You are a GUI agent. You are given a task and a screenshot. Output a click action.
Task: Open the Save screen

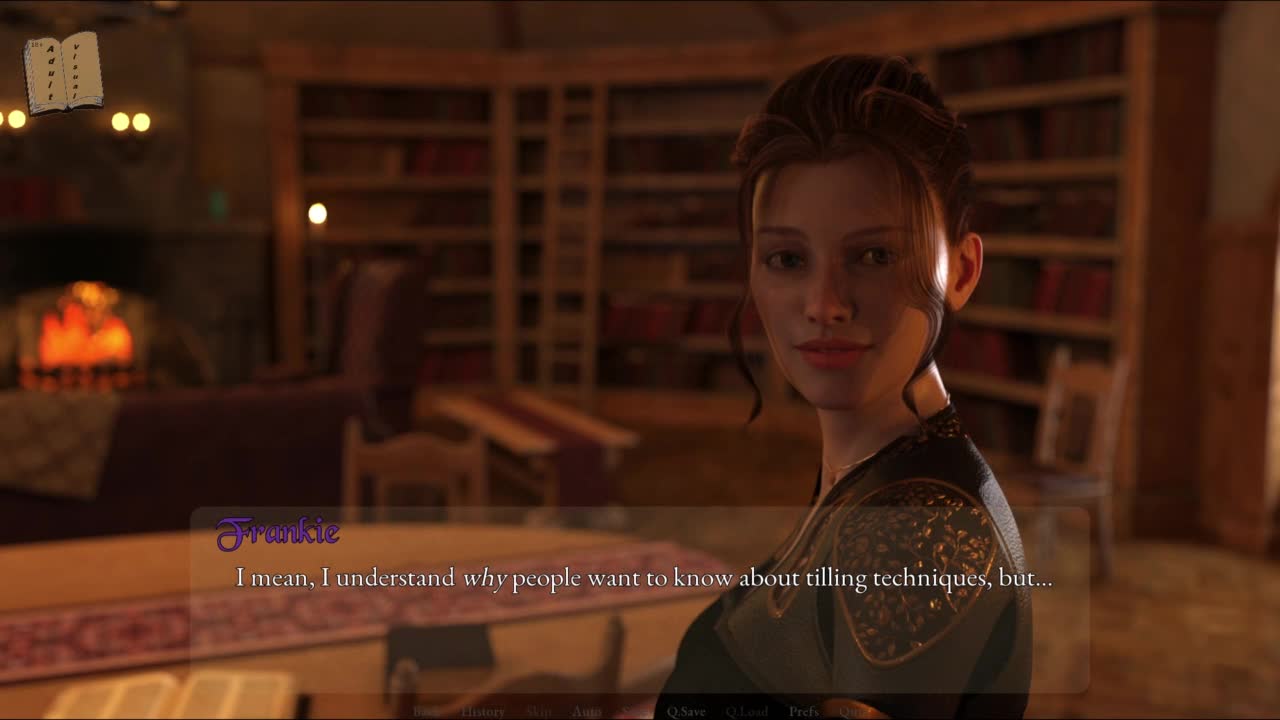click(x=634, y=711)
